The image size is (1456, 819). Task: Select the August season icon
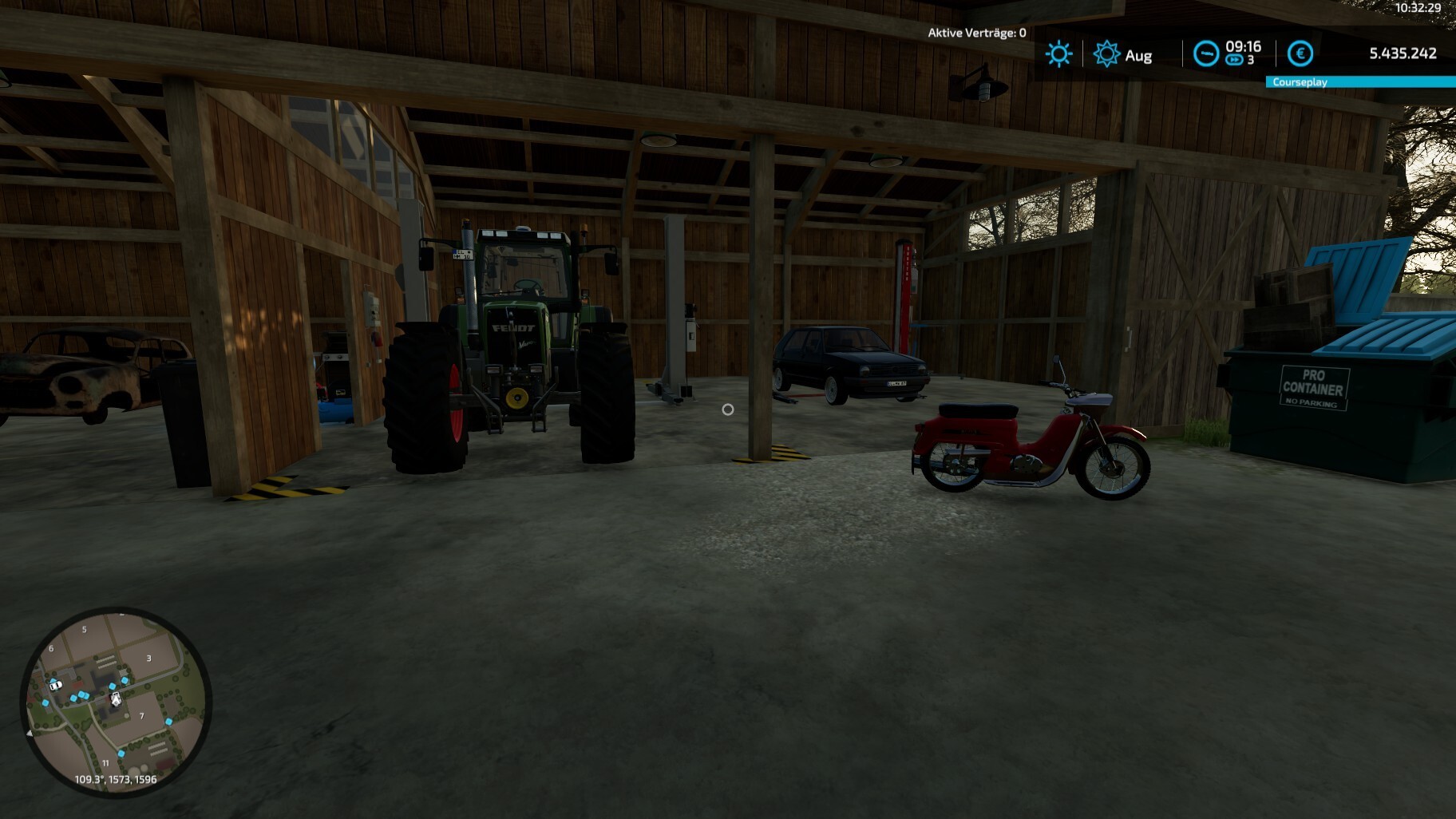[1106, 54]
